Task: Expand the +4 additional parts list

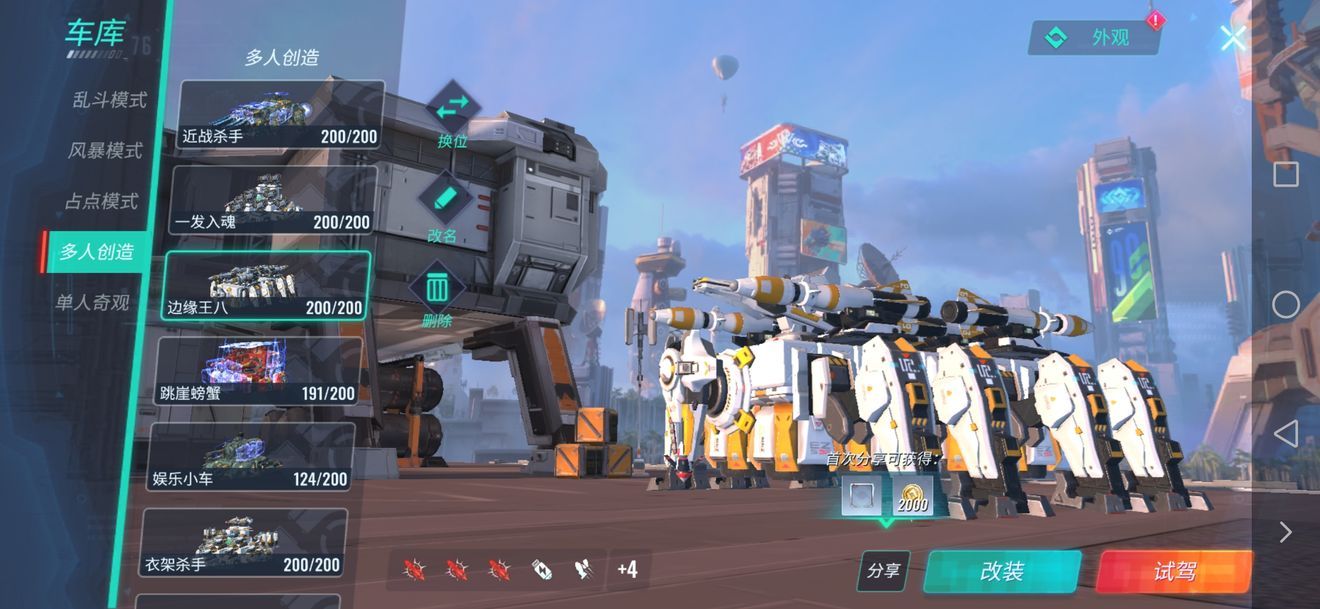Action: click(627, 570)
